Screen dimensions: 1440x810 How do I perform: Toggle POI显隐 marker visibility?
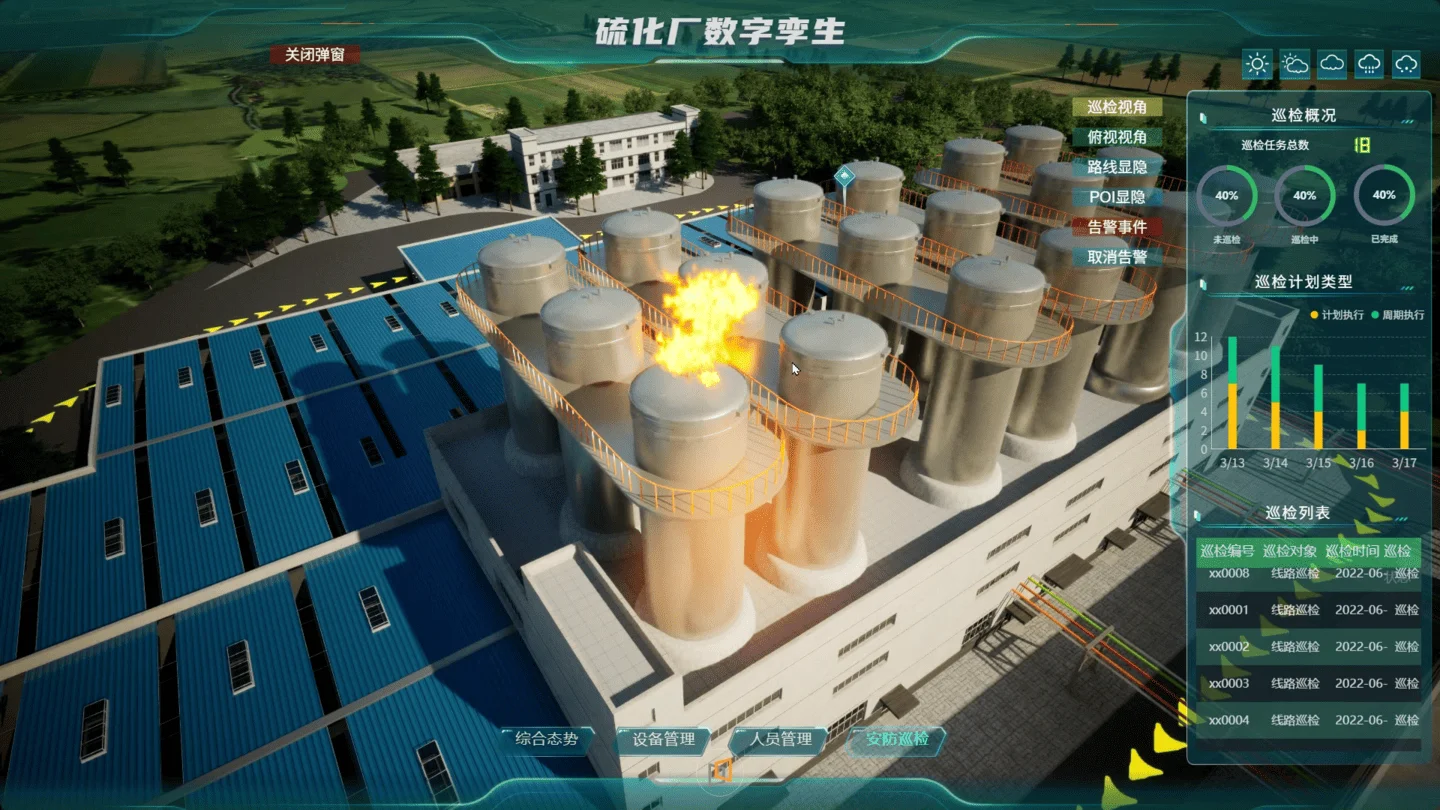tap(1117, 197)
